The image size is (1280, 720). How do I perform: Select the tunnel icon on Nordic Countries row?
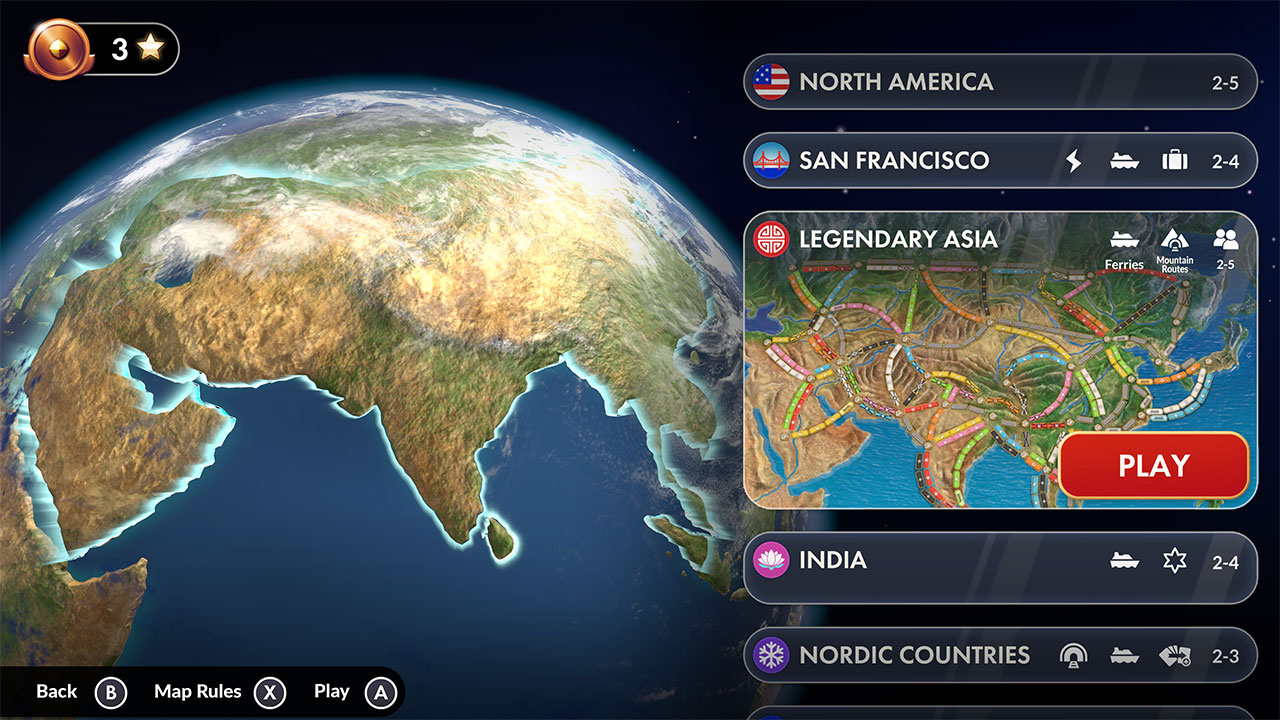1074,656
